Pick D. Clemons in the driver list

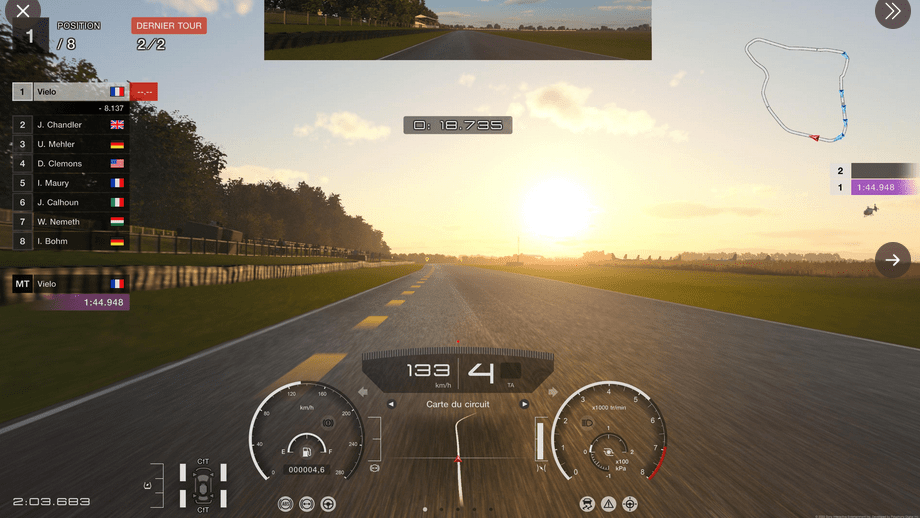pos(70,163)
